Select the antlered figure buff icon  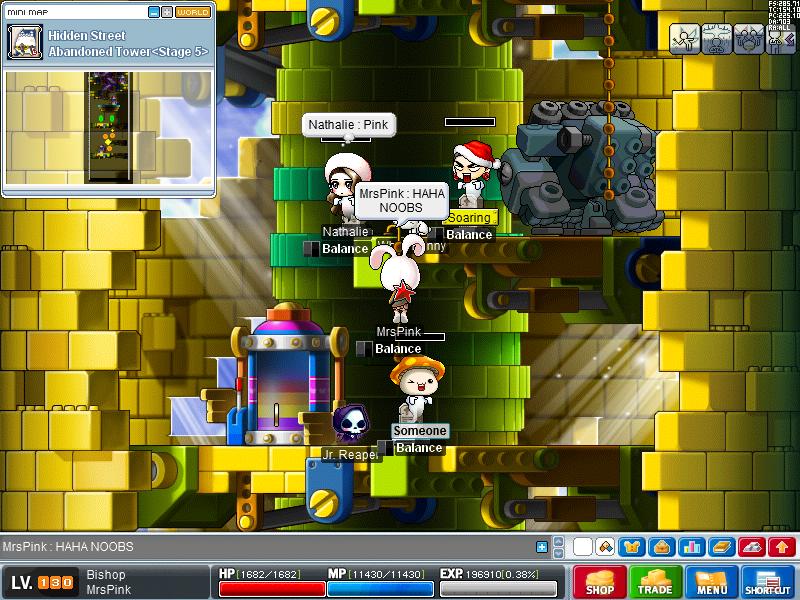tap(717, 38)
